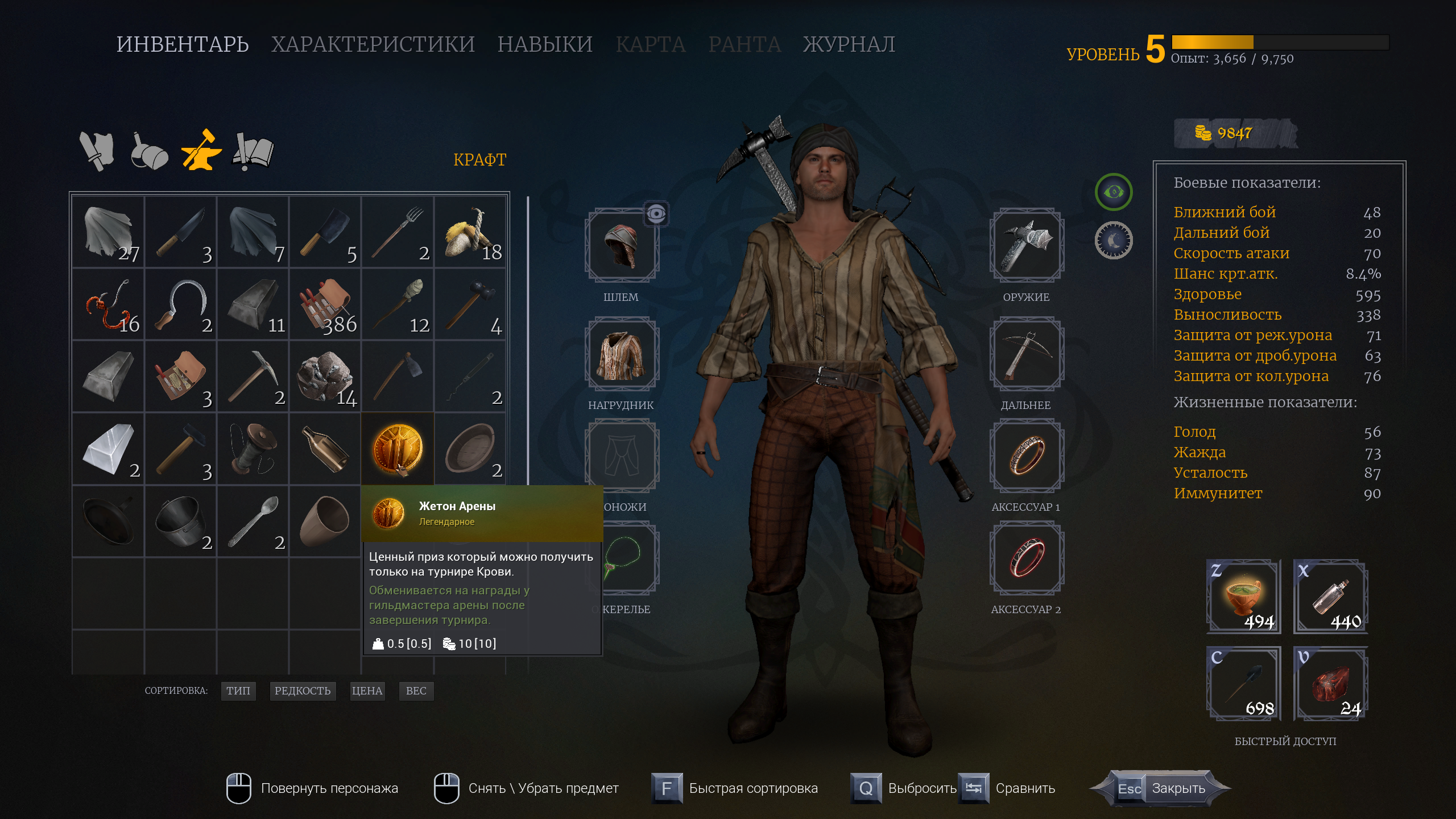This screenshot has height=819, width=1456.
Task: Close the inventory with Закрыть
Action: 1177,788
